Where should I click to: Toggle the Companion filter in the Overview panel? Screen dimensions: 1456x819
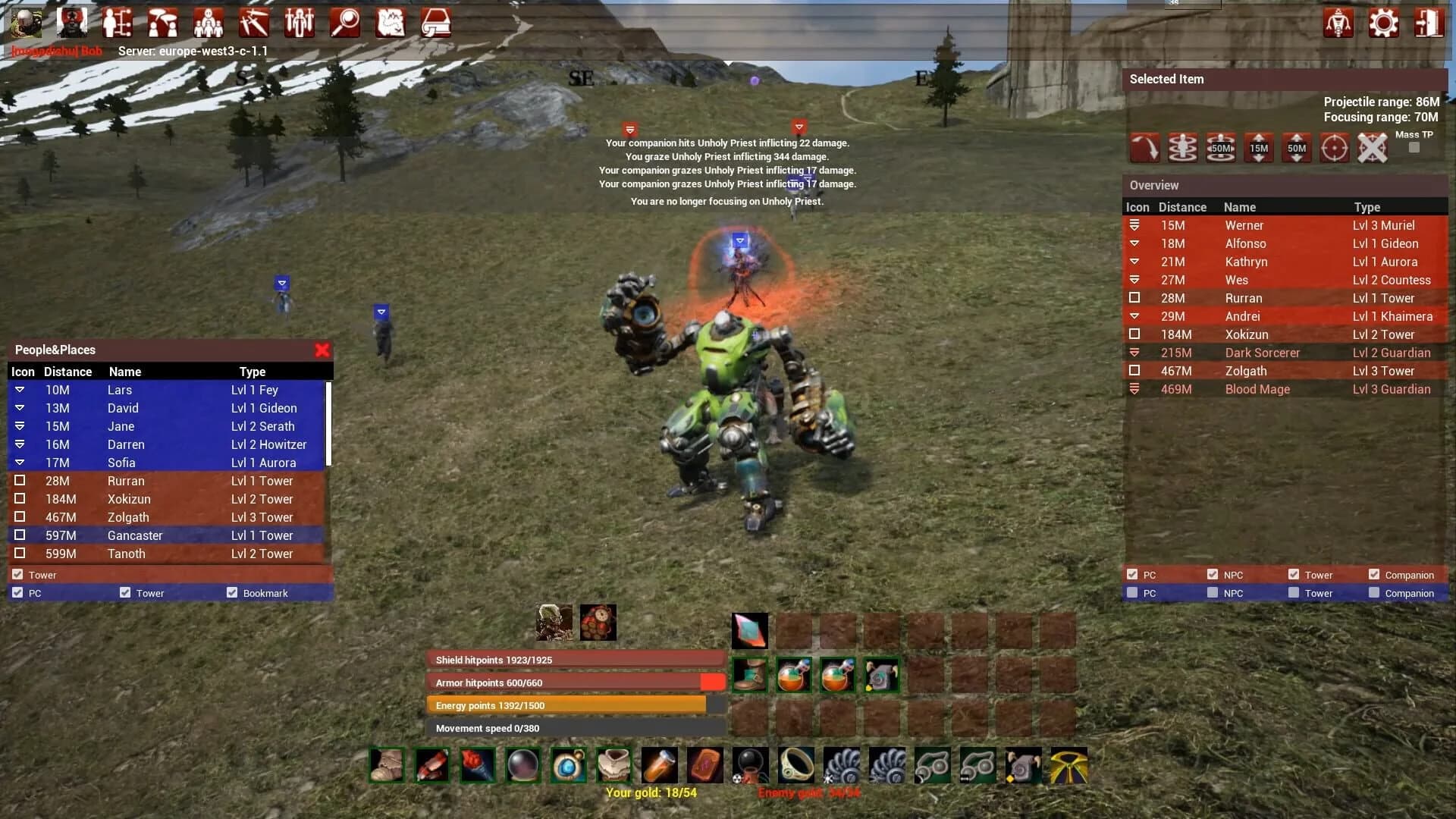click(1375, 574)
